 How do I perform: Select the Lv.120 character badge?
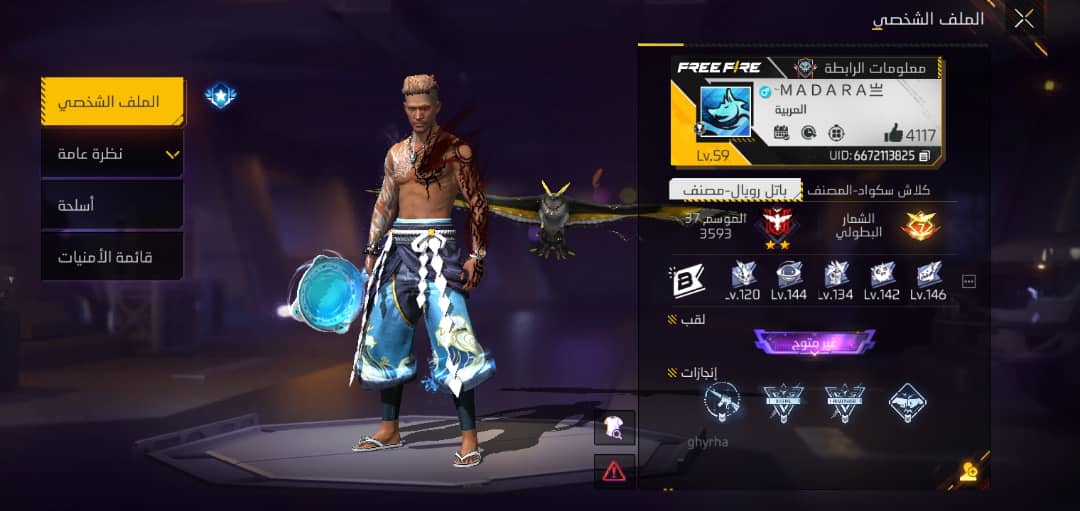coord(743,281)
